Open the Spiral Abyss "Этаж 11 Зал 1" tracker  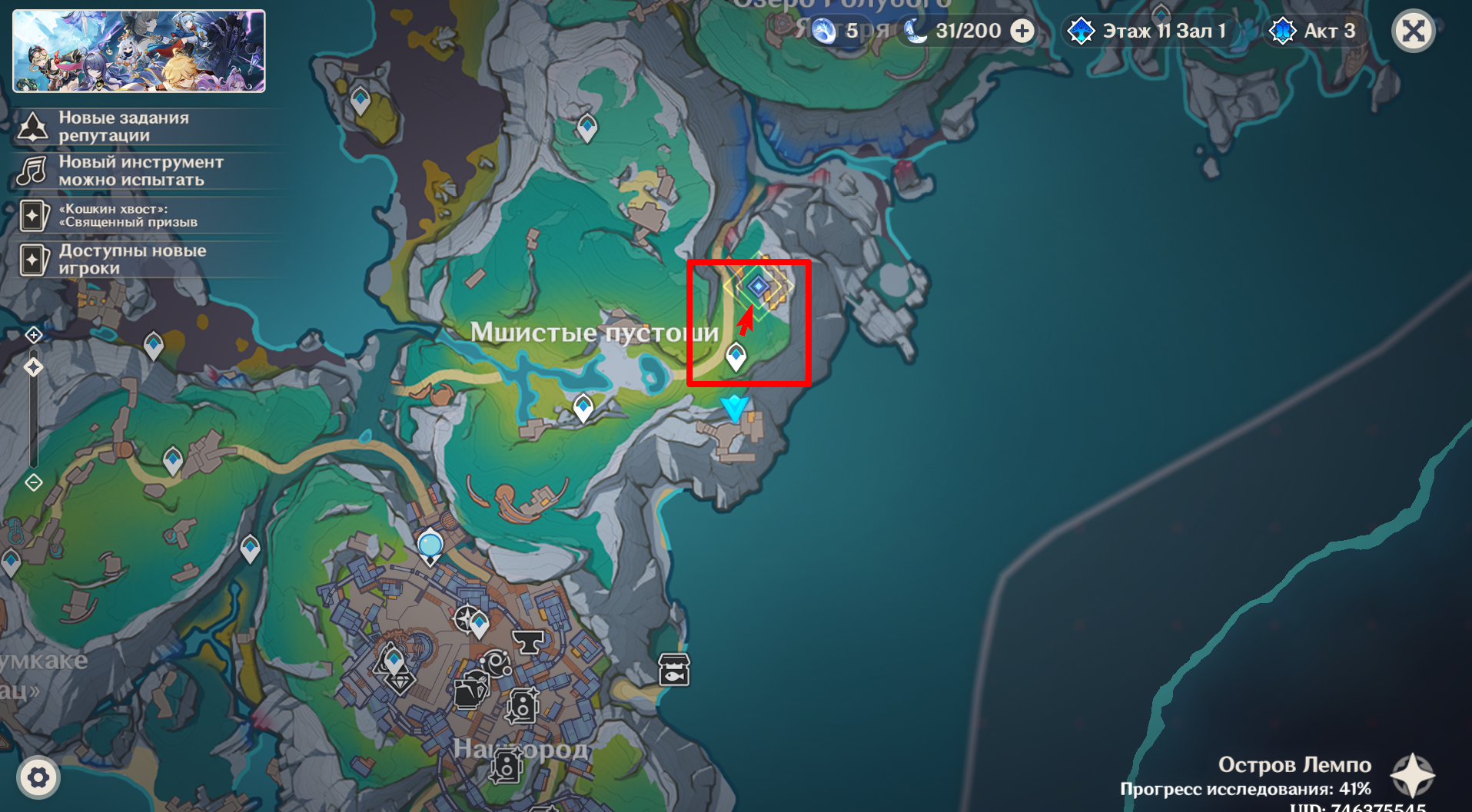coord(1149,31)
